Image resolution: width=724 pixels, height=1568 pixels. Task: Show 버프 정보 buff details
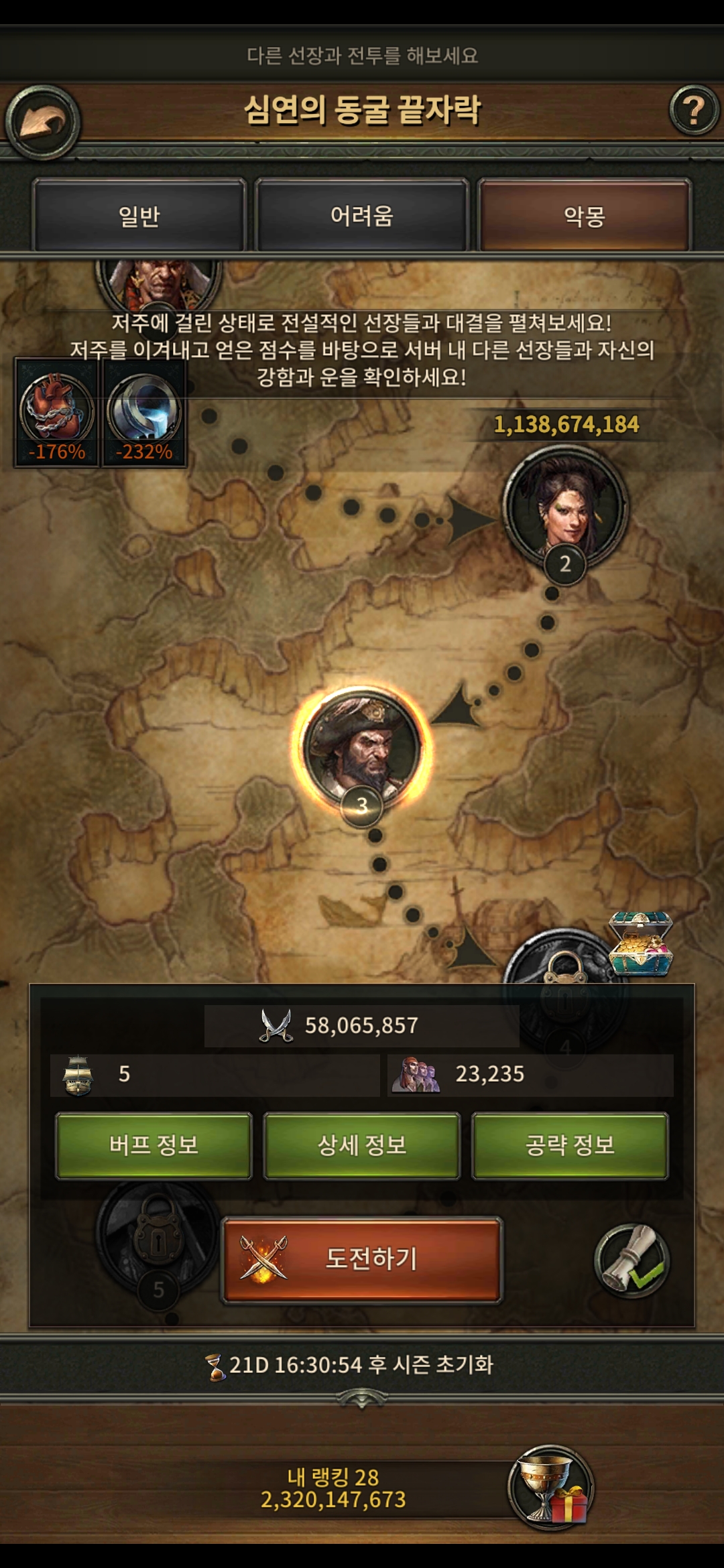154,1145
